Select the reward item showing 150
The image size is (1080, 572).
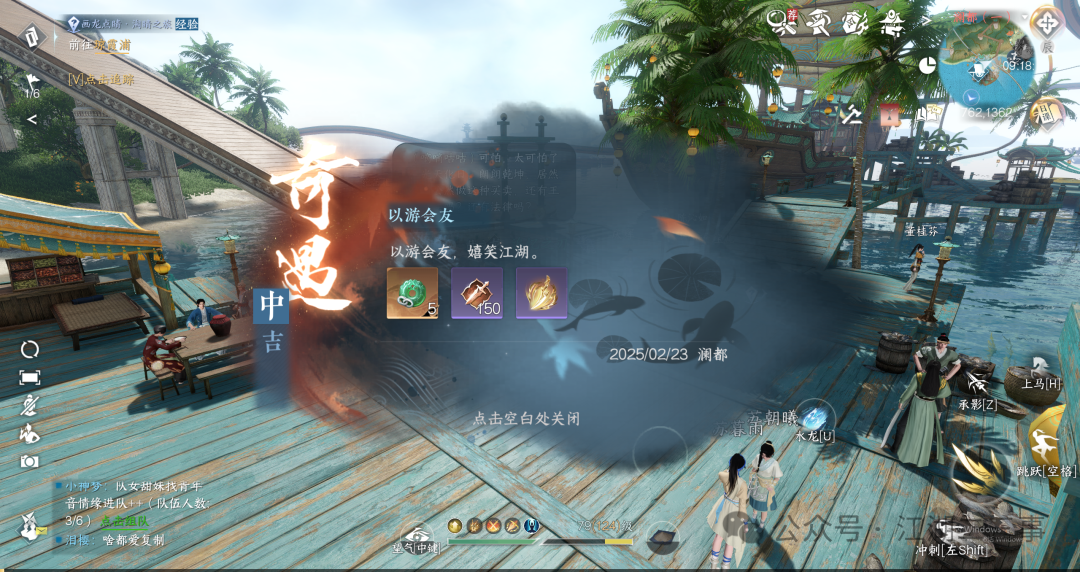[x=477, y=293]
